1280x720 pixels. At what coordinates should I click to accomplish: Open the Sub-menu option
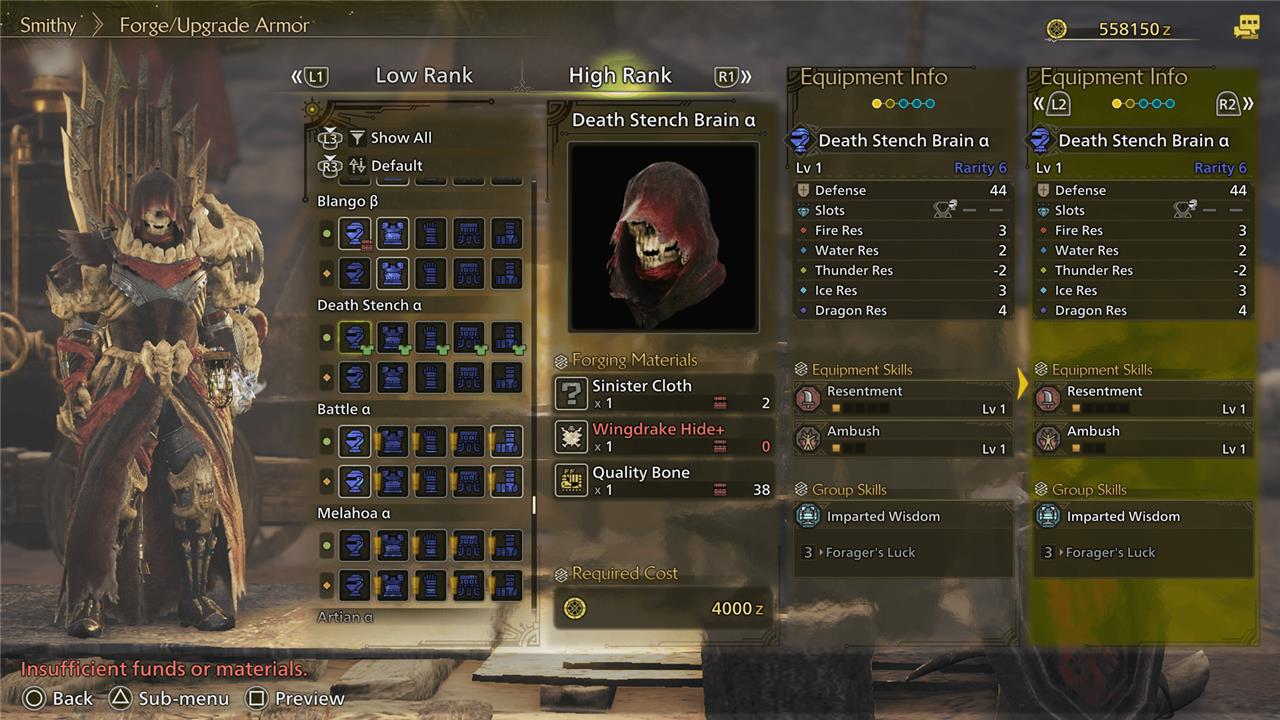[170, 698]
